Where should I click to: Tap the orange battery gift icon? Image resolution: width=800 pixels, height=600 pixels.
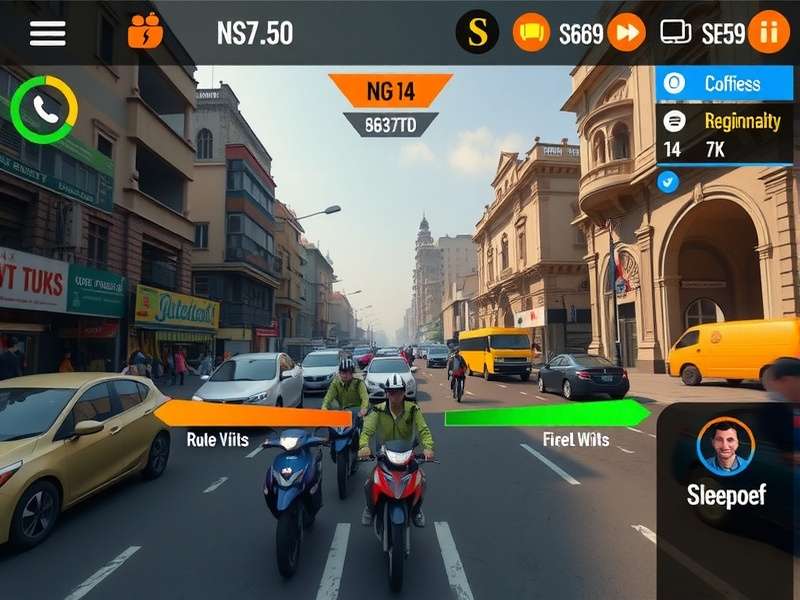(145, 31)
